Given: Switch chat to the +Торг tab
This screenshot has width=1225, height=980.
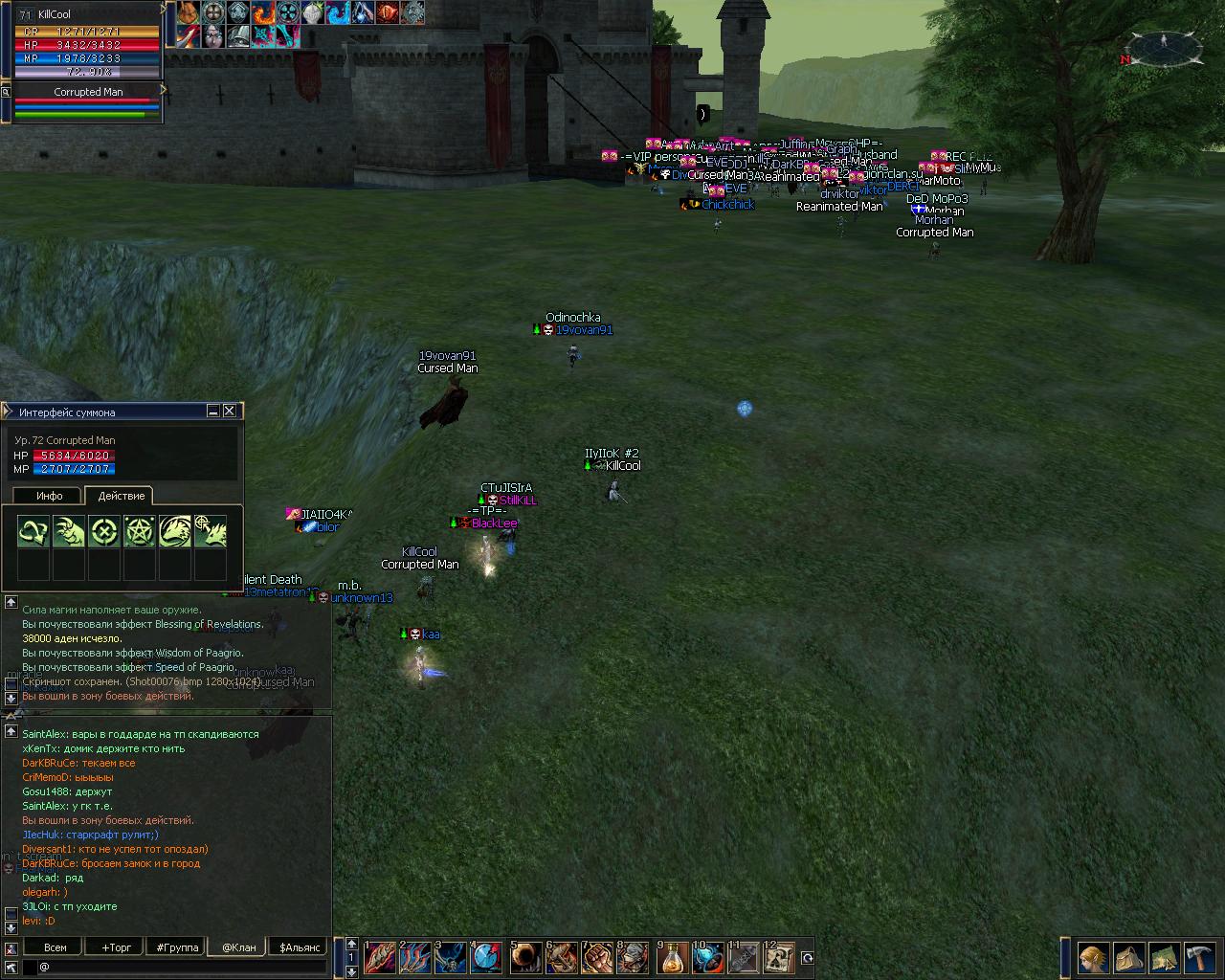Looking at the screenshot, I should [x=117, y=947].
